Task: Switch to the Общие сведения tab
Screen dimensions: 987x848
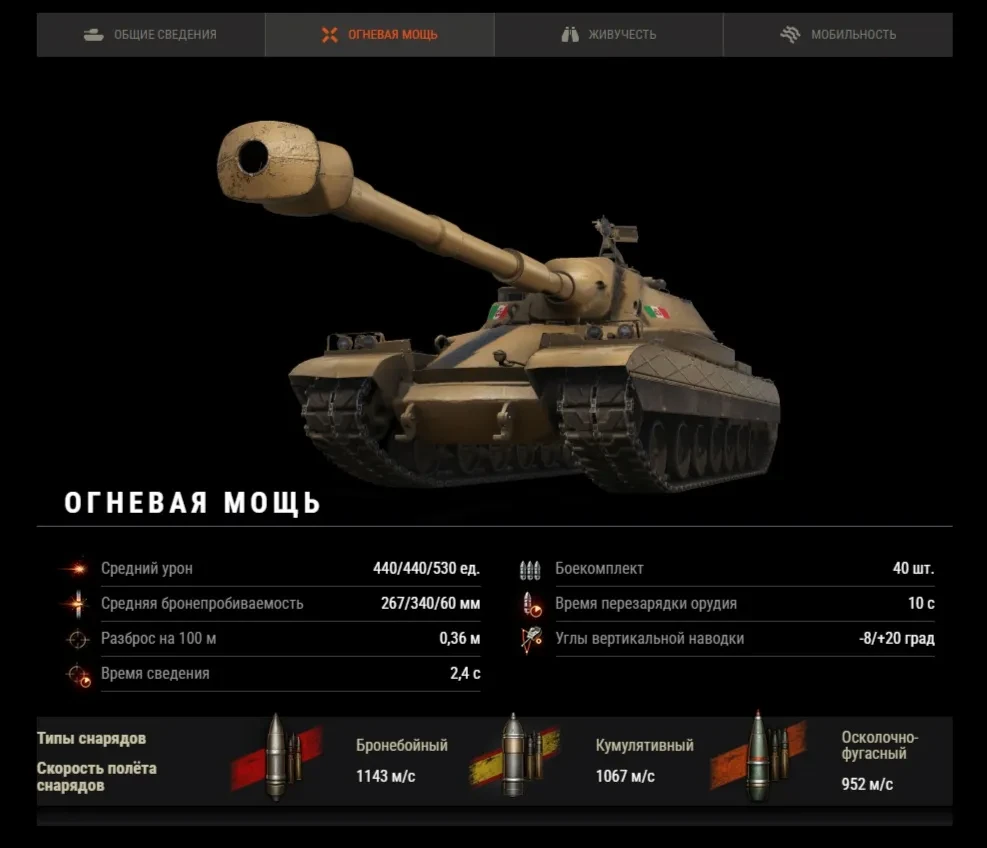Action: tap(151, 35)
